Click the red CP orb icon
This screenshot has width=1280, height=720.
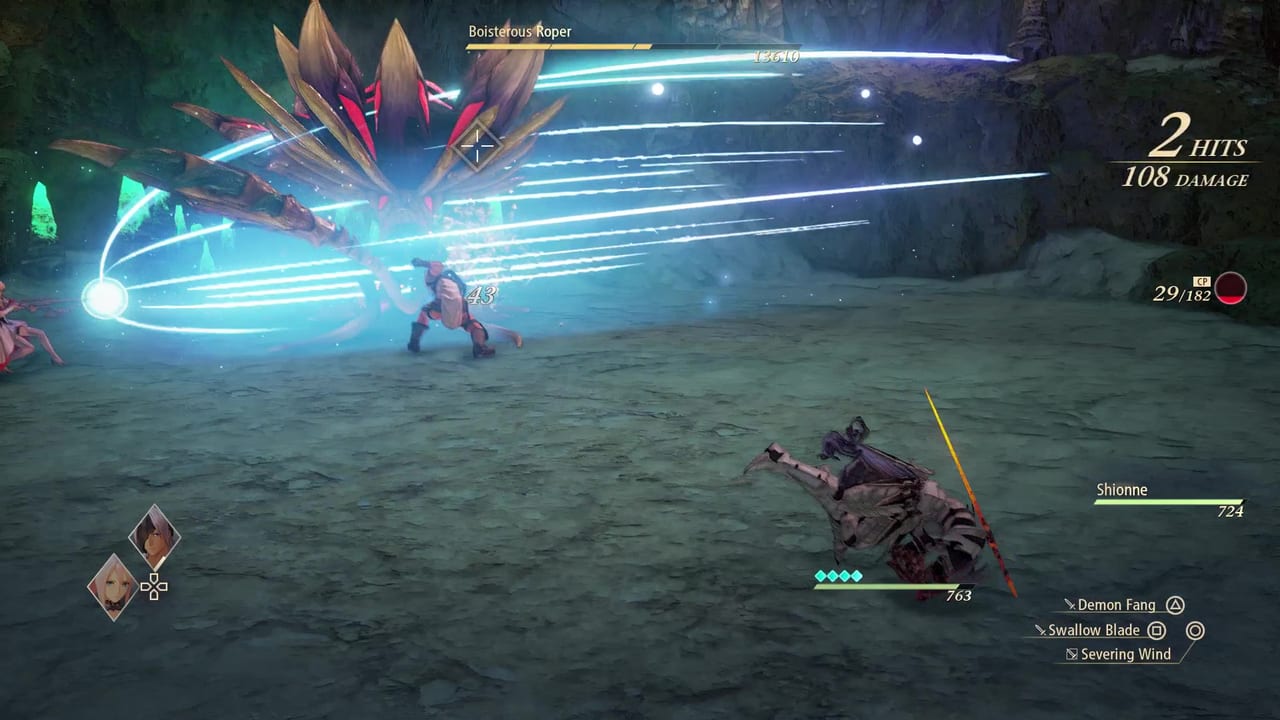pyautogui.click(x=1232, y=289)
